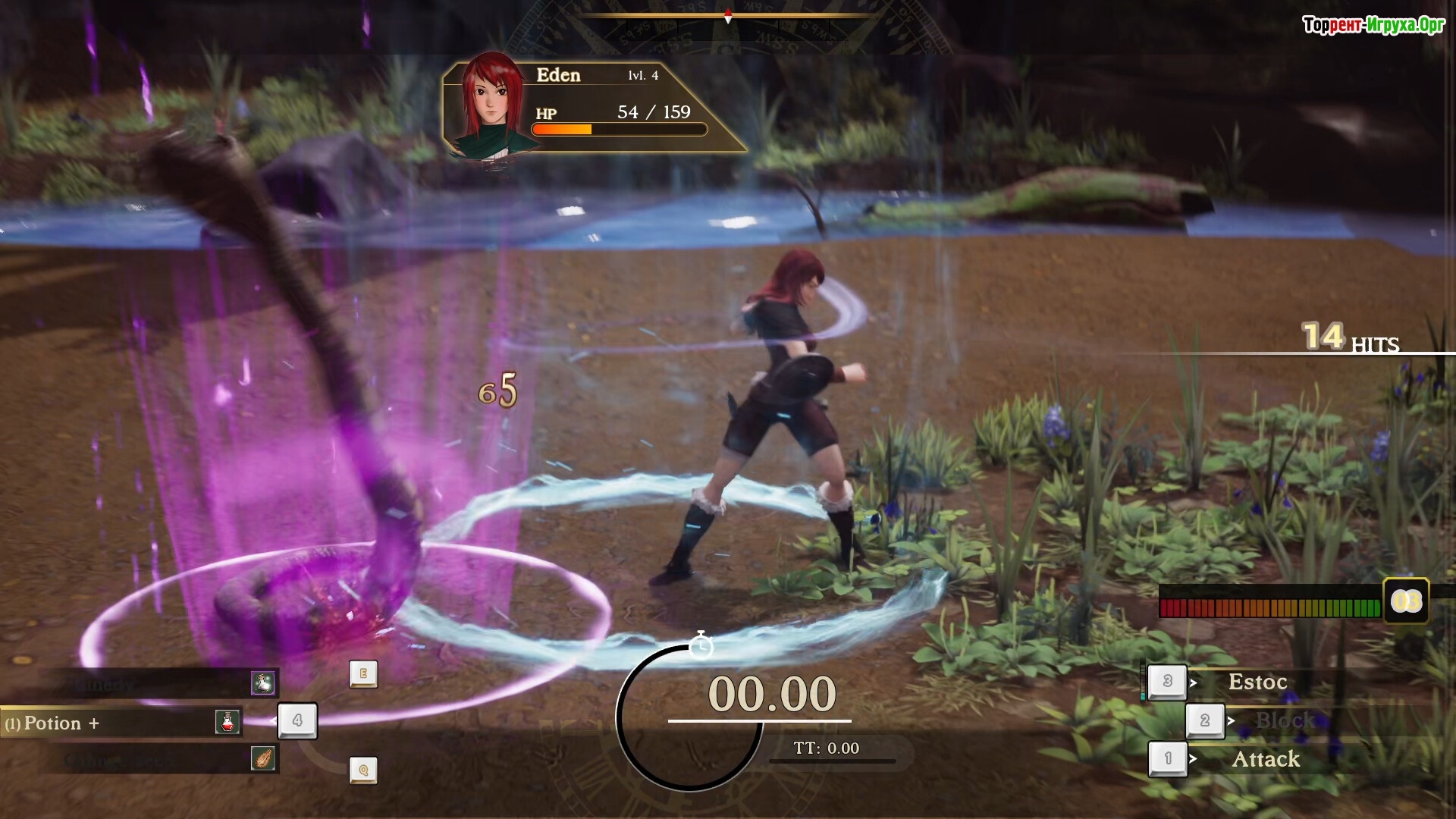Viewport: 1456px width, 819px height.
Task: Choose the Attack command
Action: [x=1265, y=759]
